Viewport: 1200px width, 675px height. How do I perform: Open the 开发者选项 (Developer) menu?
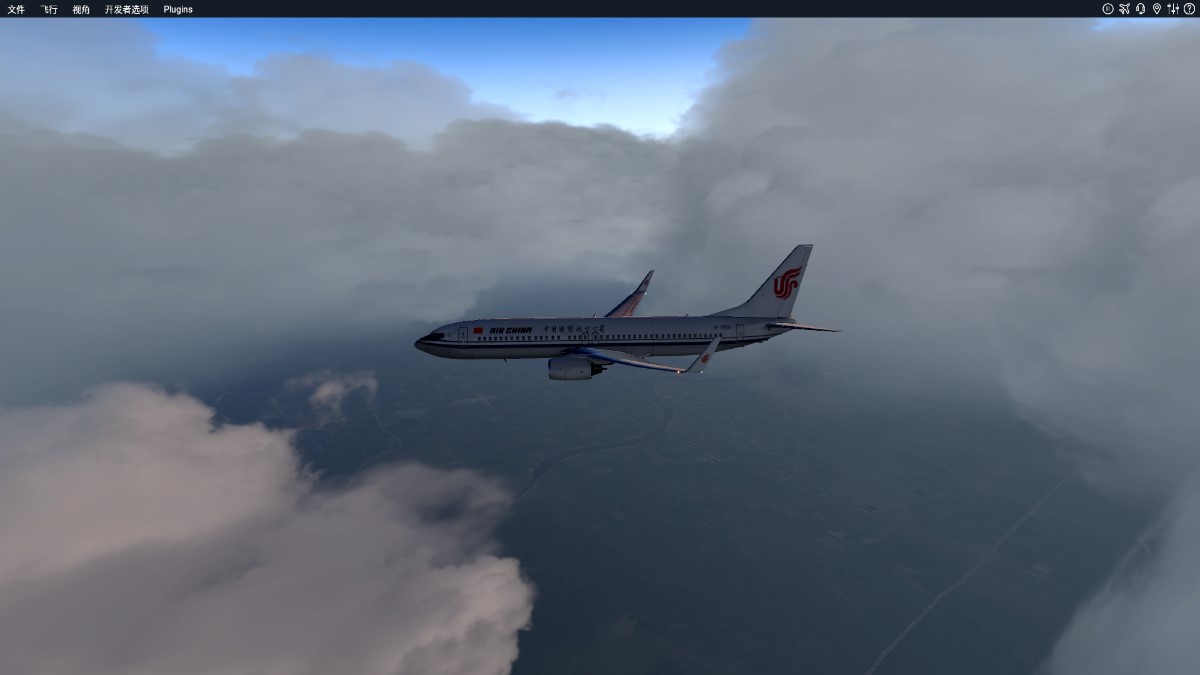tap(127, 9)
